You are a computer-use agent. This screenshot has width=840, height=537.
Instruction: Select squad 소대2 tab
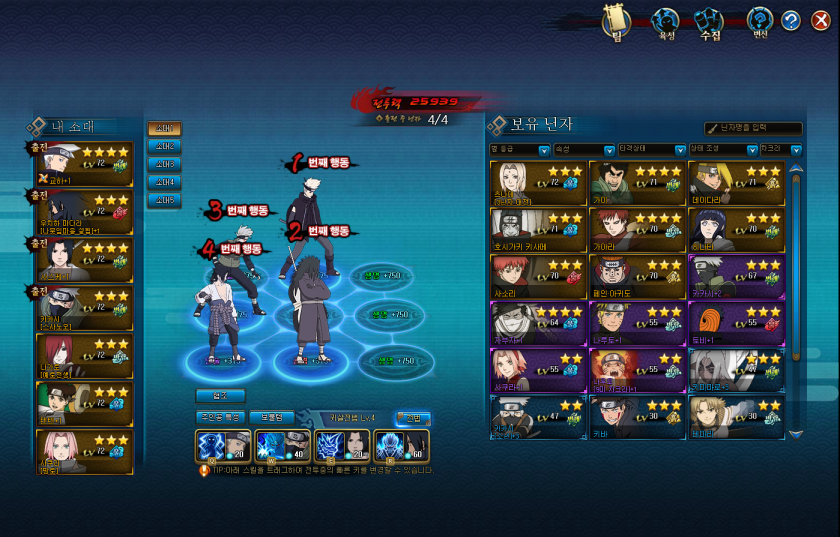tap(164, 146)
